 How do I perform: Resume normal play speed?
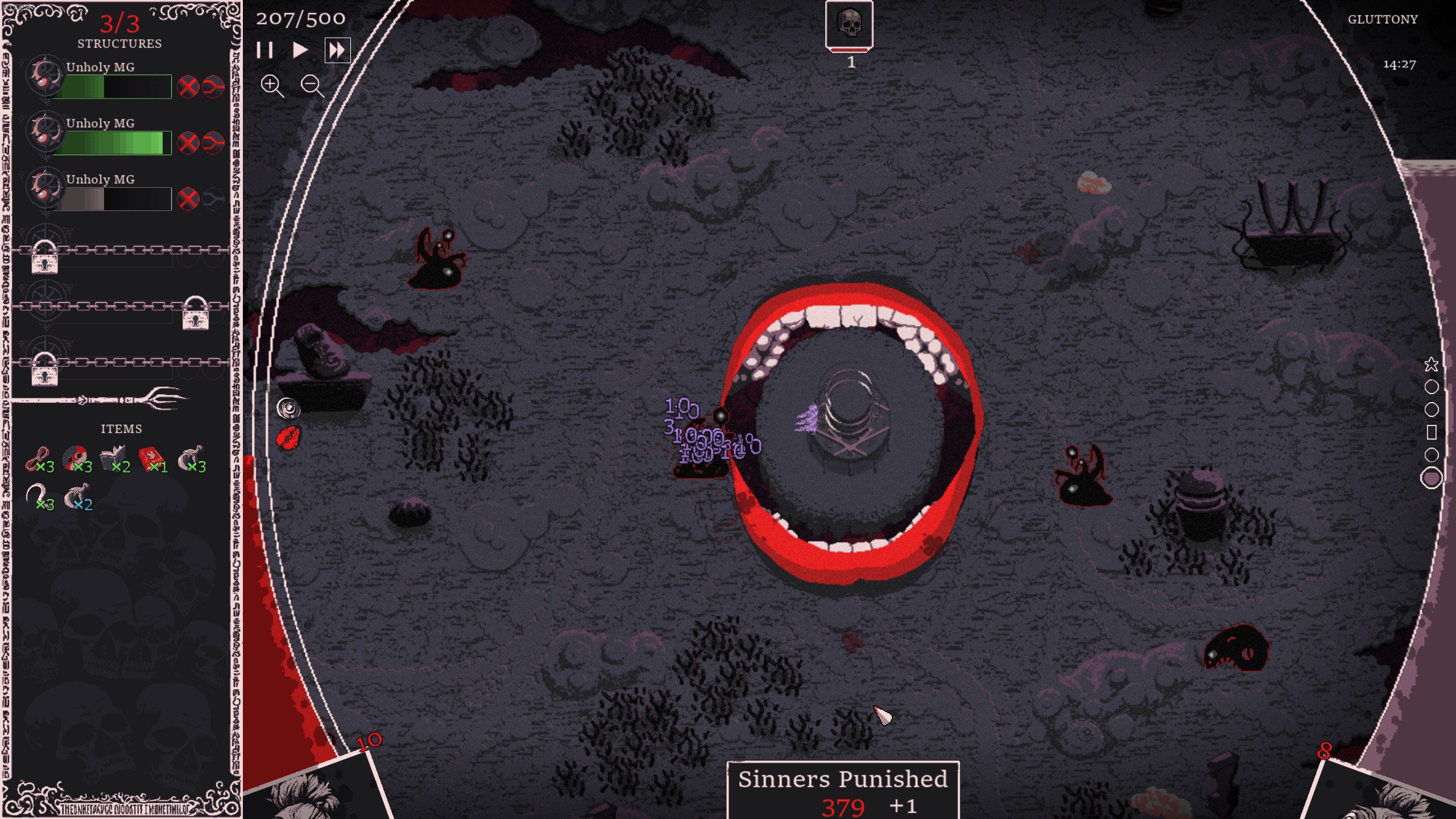(x=300, y=51)
